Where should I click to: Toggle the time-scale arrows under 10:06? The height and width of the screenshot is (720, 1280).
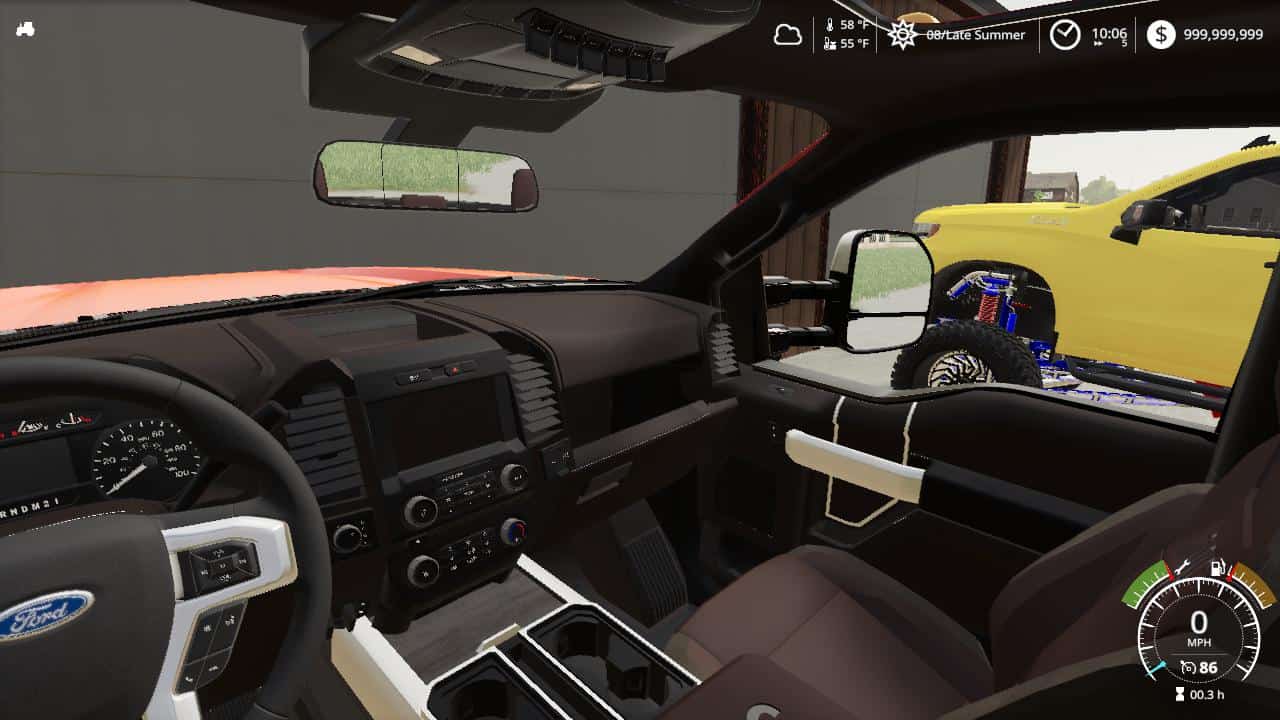coord(1098,43)
